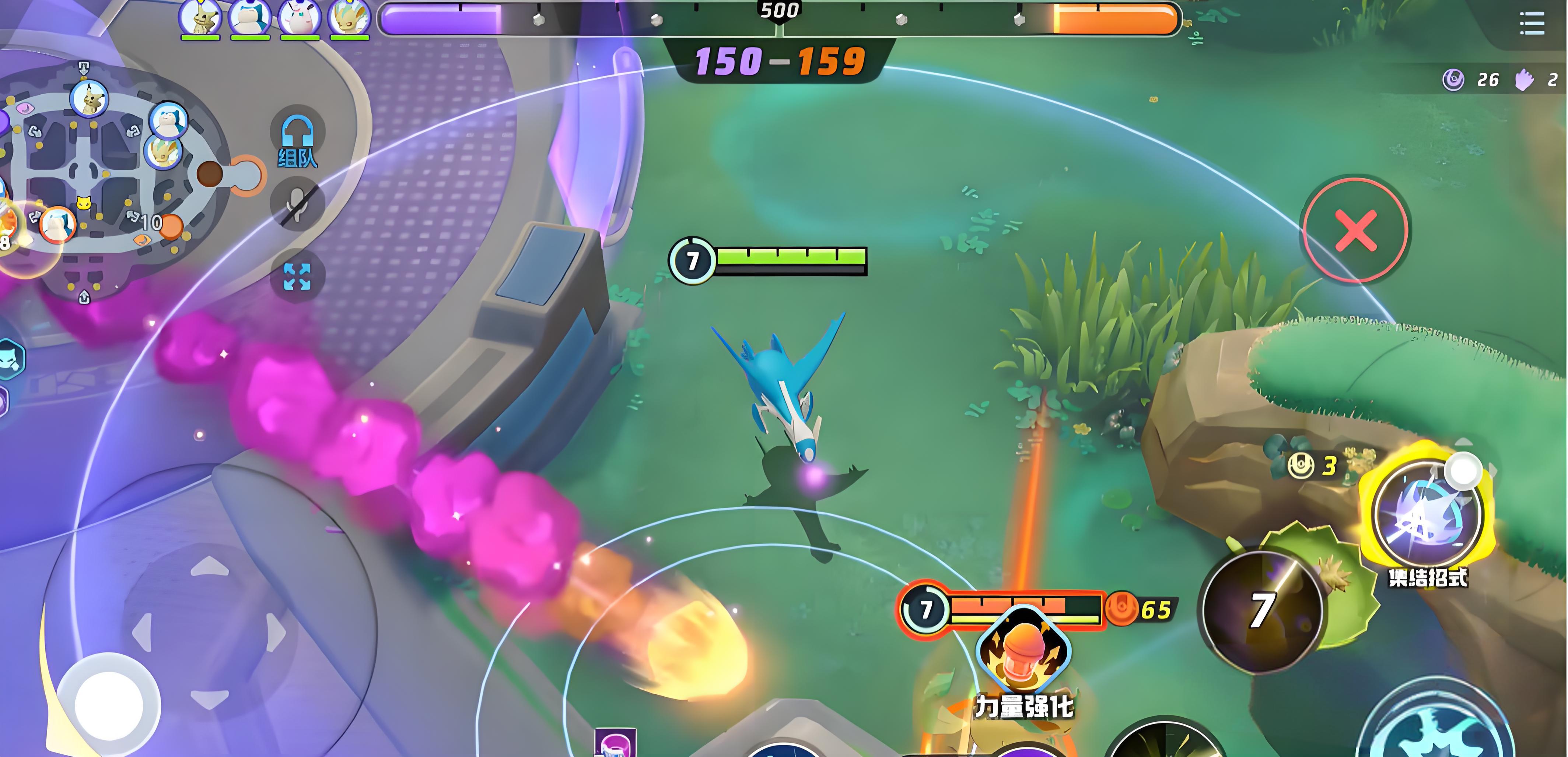Open the hamburger menu in the corner
The height and width of the screenshot is (757, 1568).
pos(1532,24)
